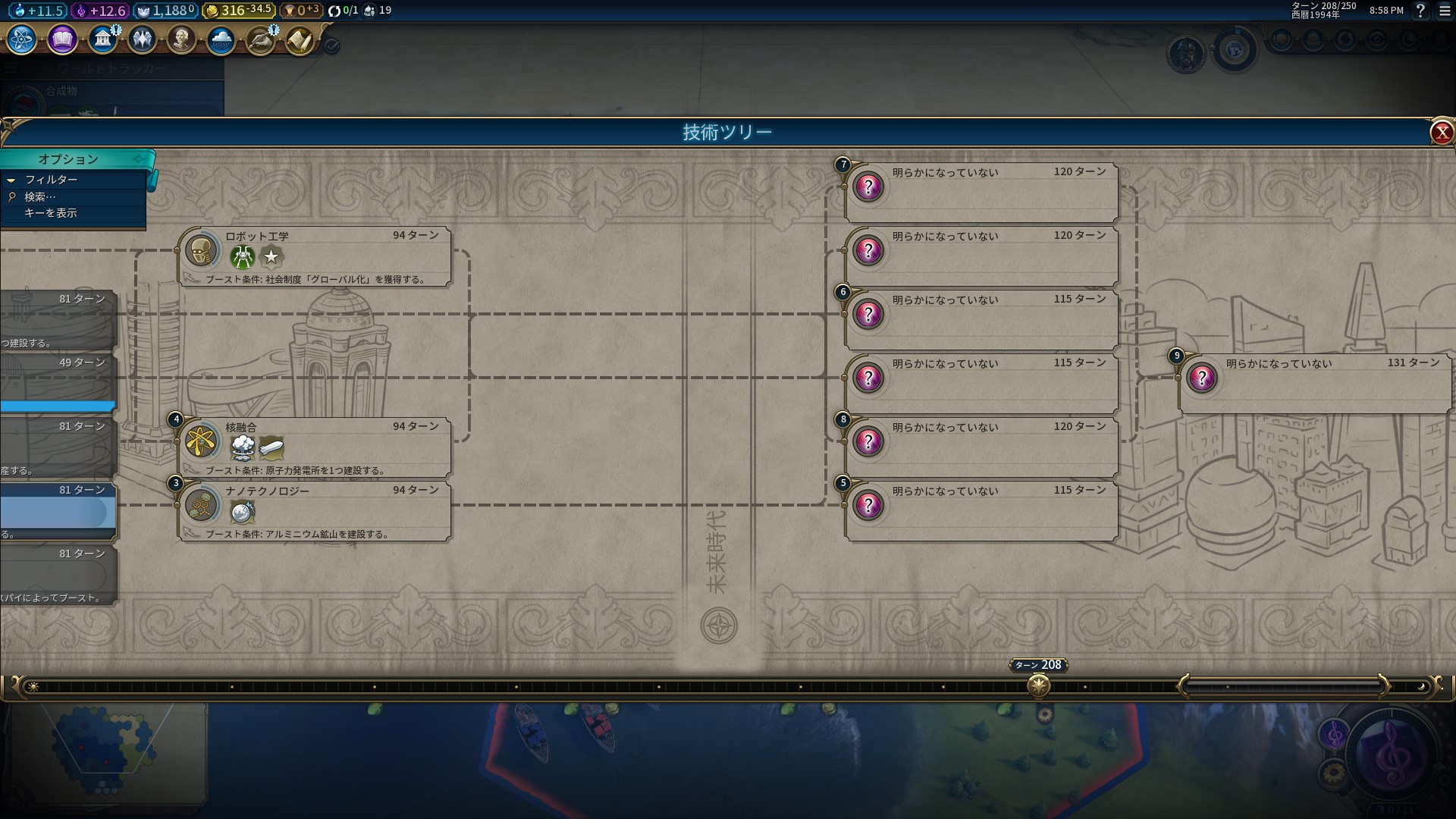The height and width of the screenshot is (819, 1456).
Task: Toggle キーを表示 option
Action: pos(51,213)
